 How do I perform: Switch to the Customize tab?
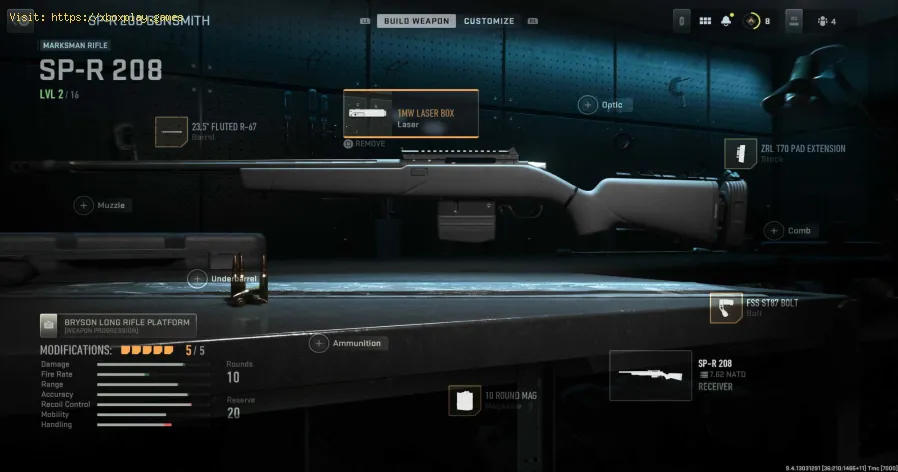[x=489, y=21]
